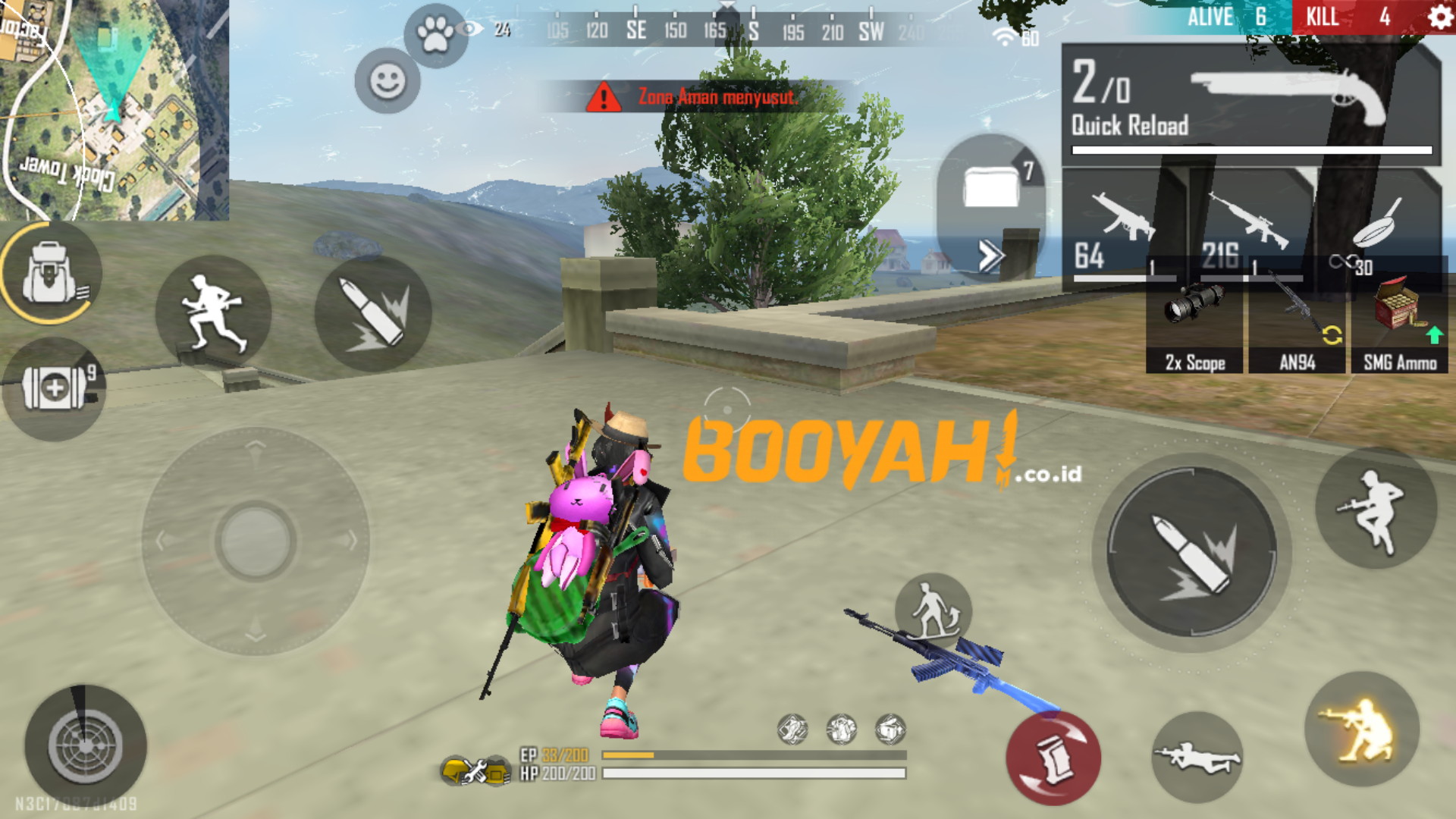
Task: Tap the jump button
Action: point(1376,507)
